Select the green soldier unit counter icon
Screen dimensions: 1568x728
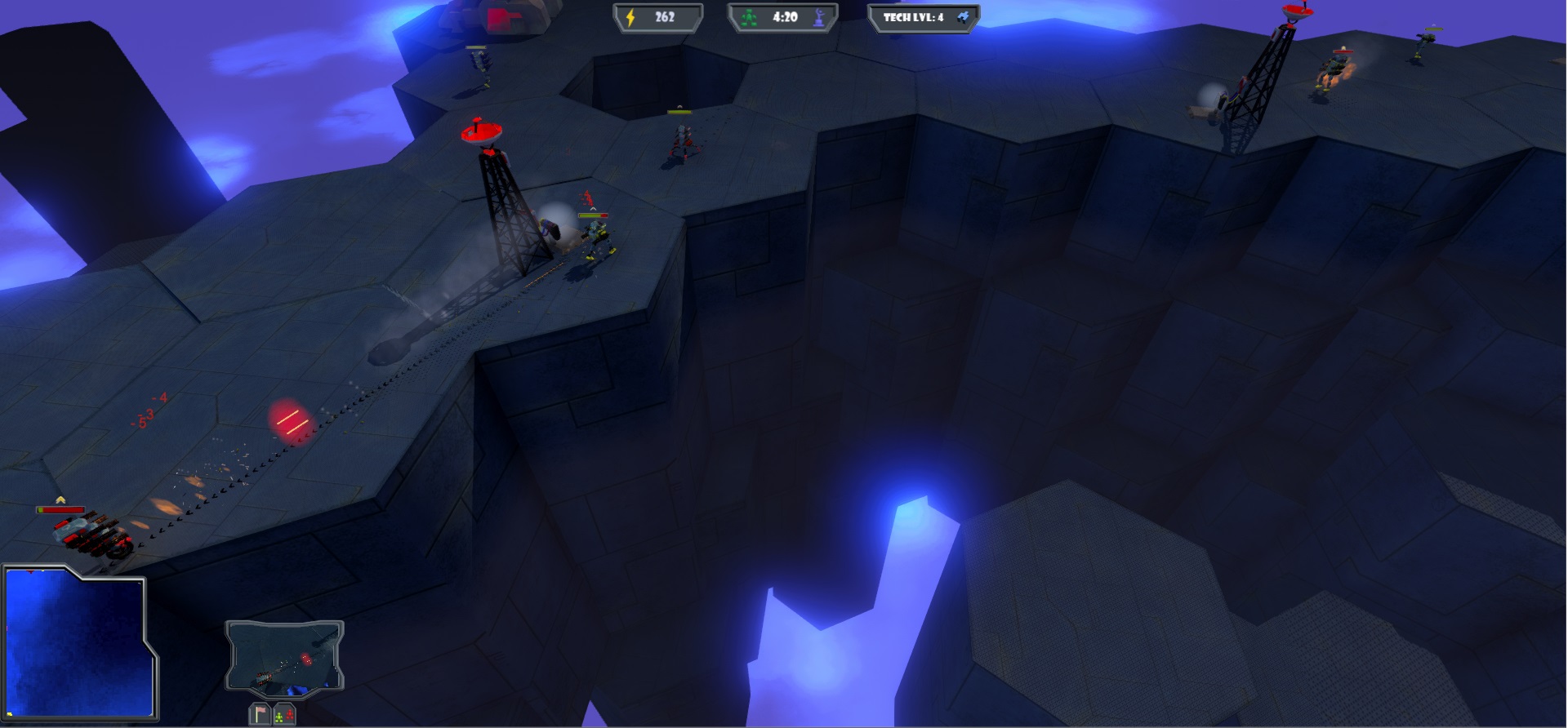click(x=749, y=16)
